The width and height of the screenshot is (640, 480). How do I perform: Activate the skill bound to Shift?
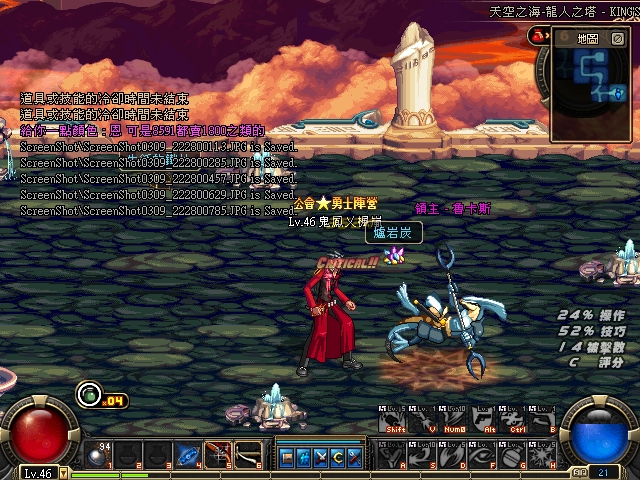[x=392, y=420]
